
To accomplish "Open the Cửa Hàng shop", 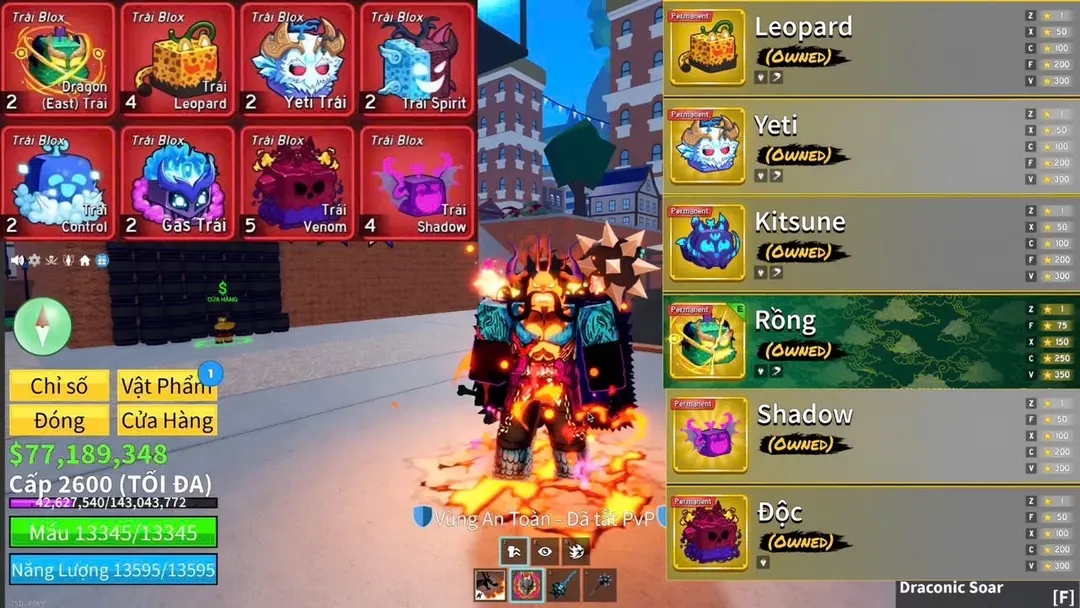I will point(166,420).
